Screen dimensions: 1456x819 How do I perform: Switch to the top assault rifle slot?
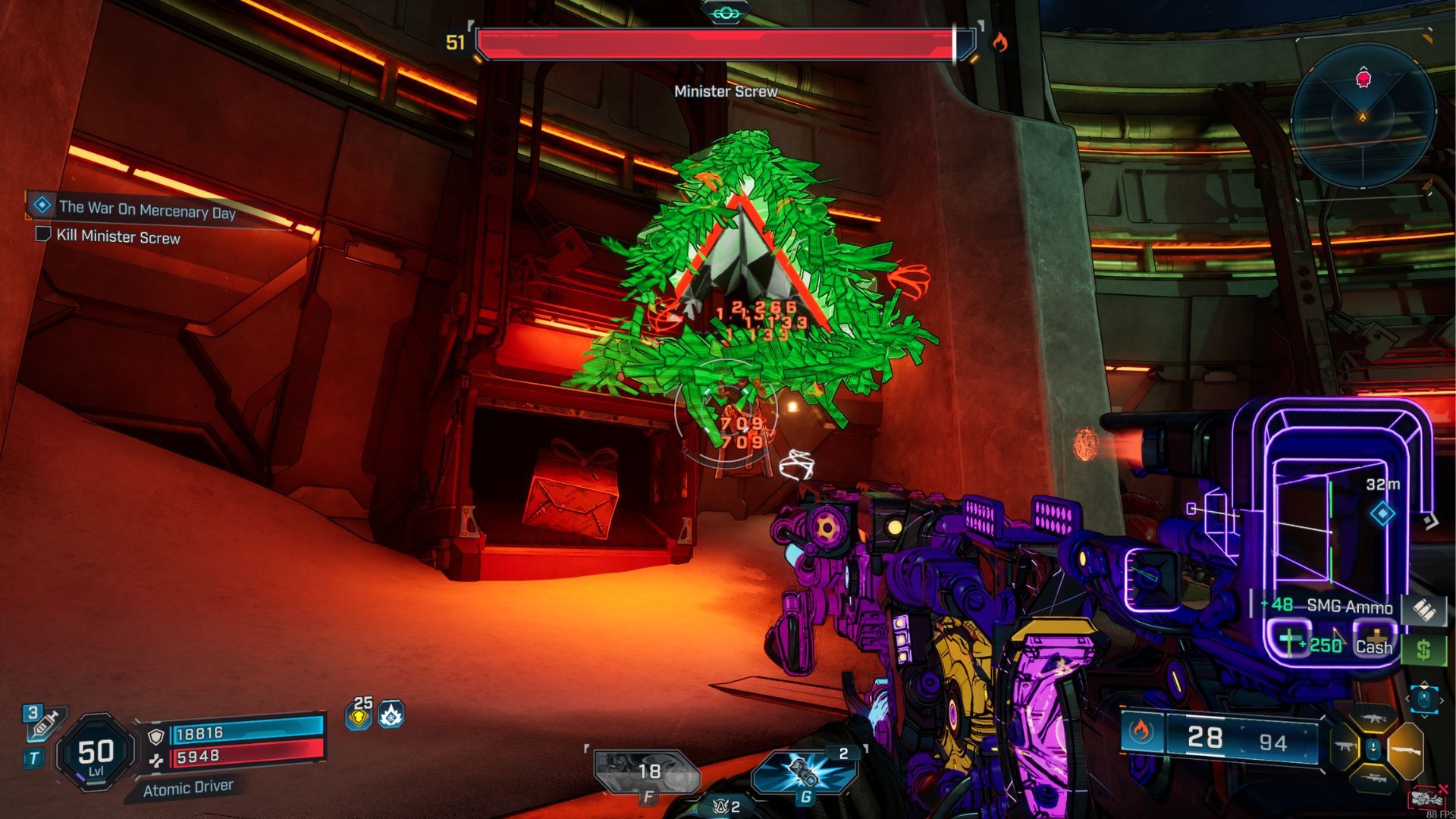[1373, 717]
